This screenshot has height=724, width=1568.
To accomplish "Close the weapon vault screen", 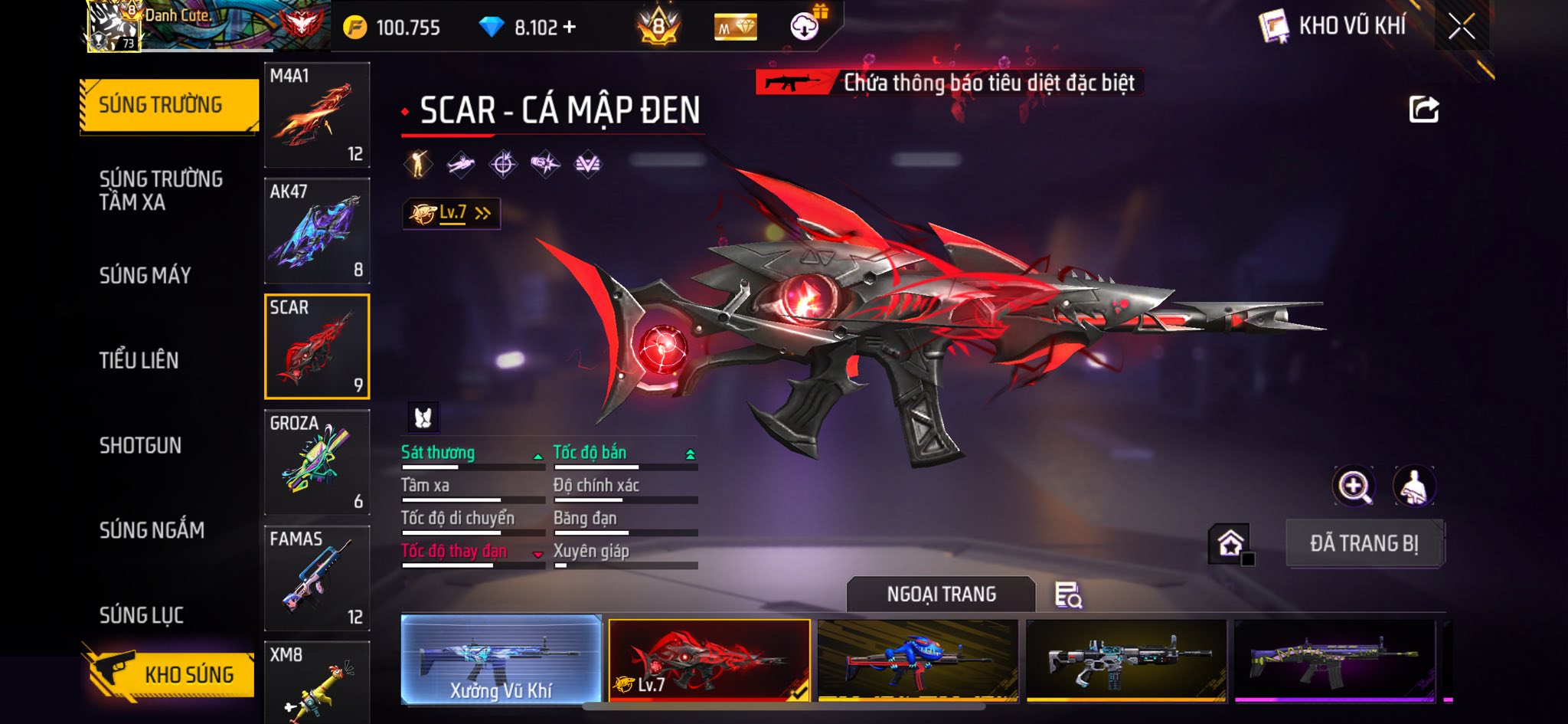I will coord(1461,27).
